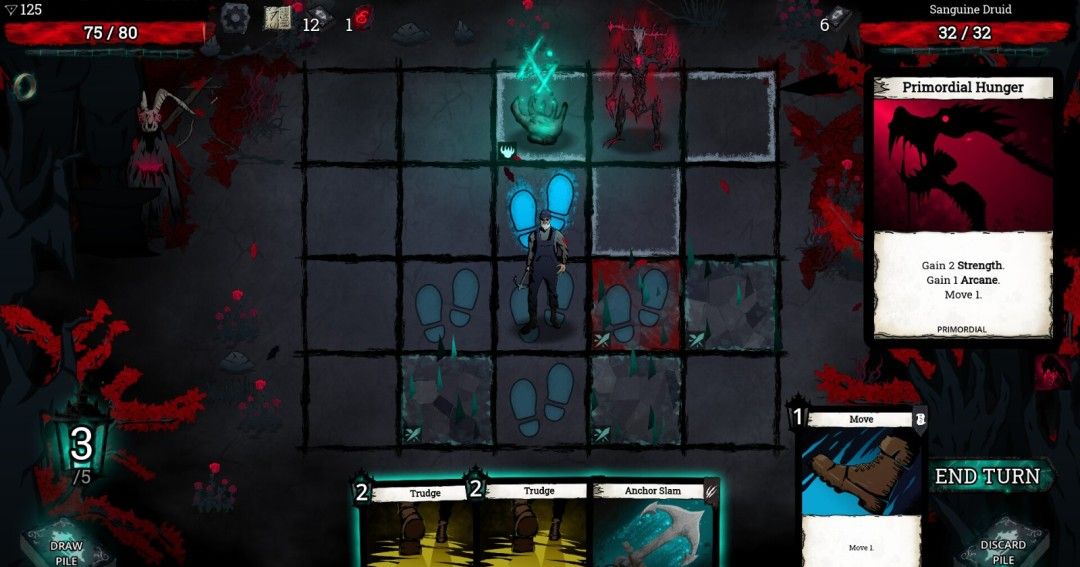Viewport: 1080px width, 567px height.
Task: Select the Anchor Slam card
Action: point(655,525)
